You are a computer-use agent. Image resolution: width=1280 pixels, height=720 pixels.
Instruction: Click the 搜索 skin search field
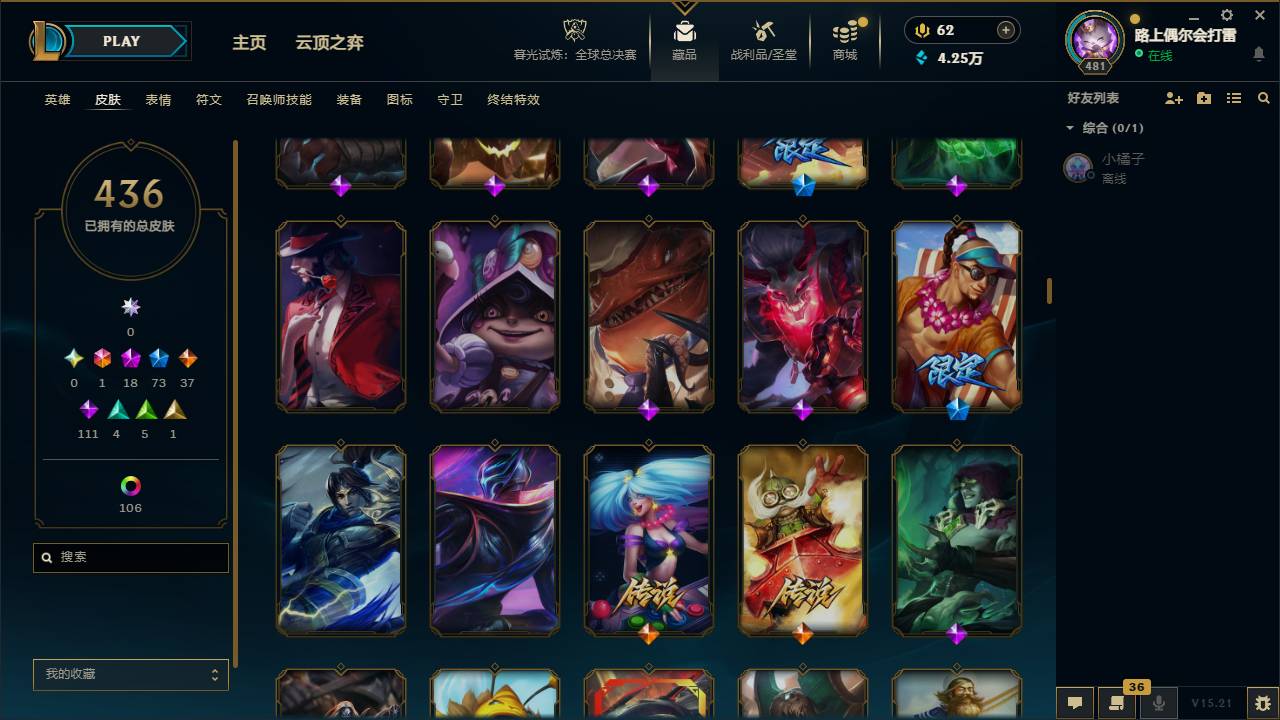click(x=130, y=557)
